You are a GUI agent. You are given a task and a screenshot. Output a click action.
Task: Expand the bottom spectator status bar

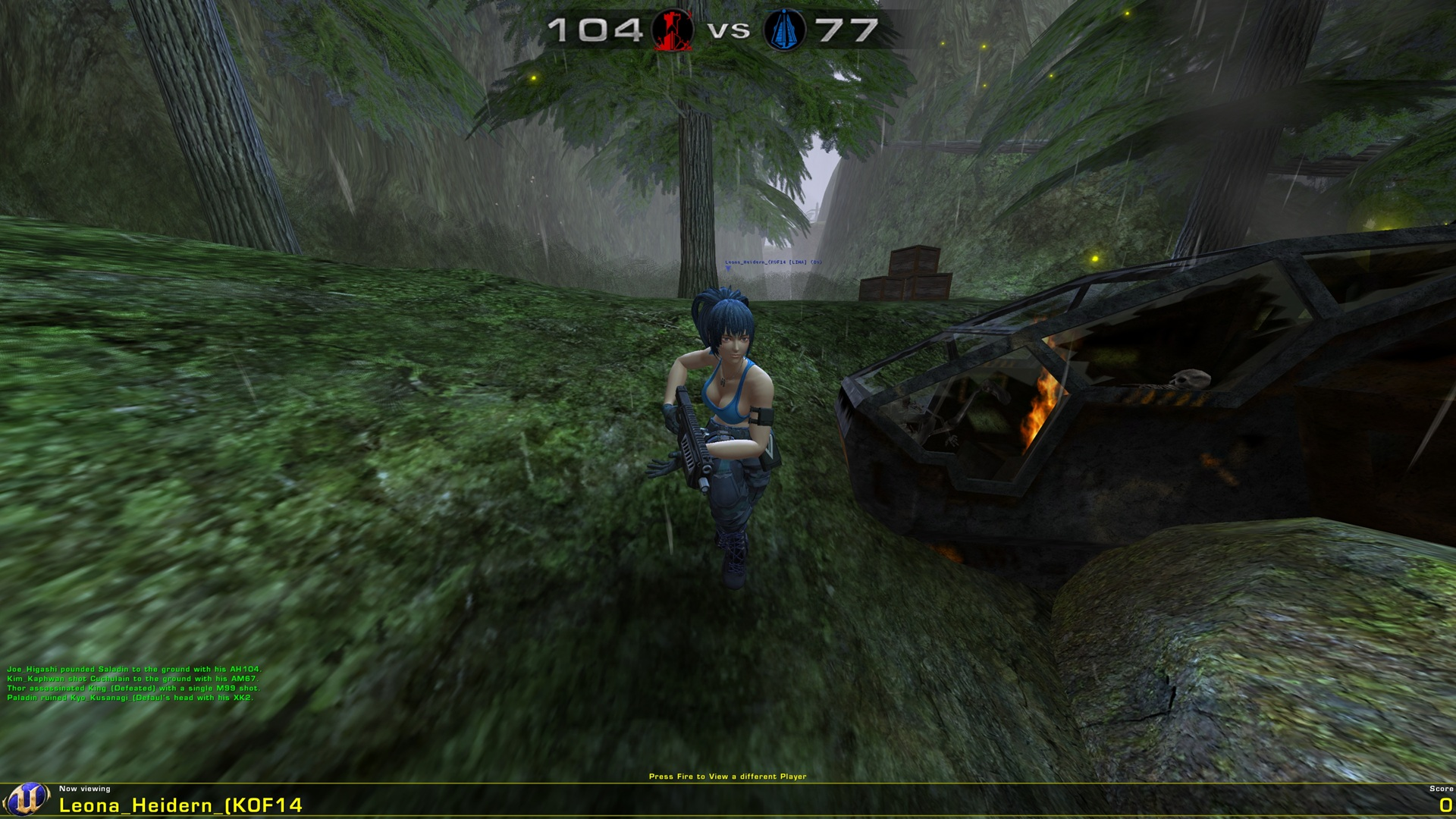click(728, 800)
